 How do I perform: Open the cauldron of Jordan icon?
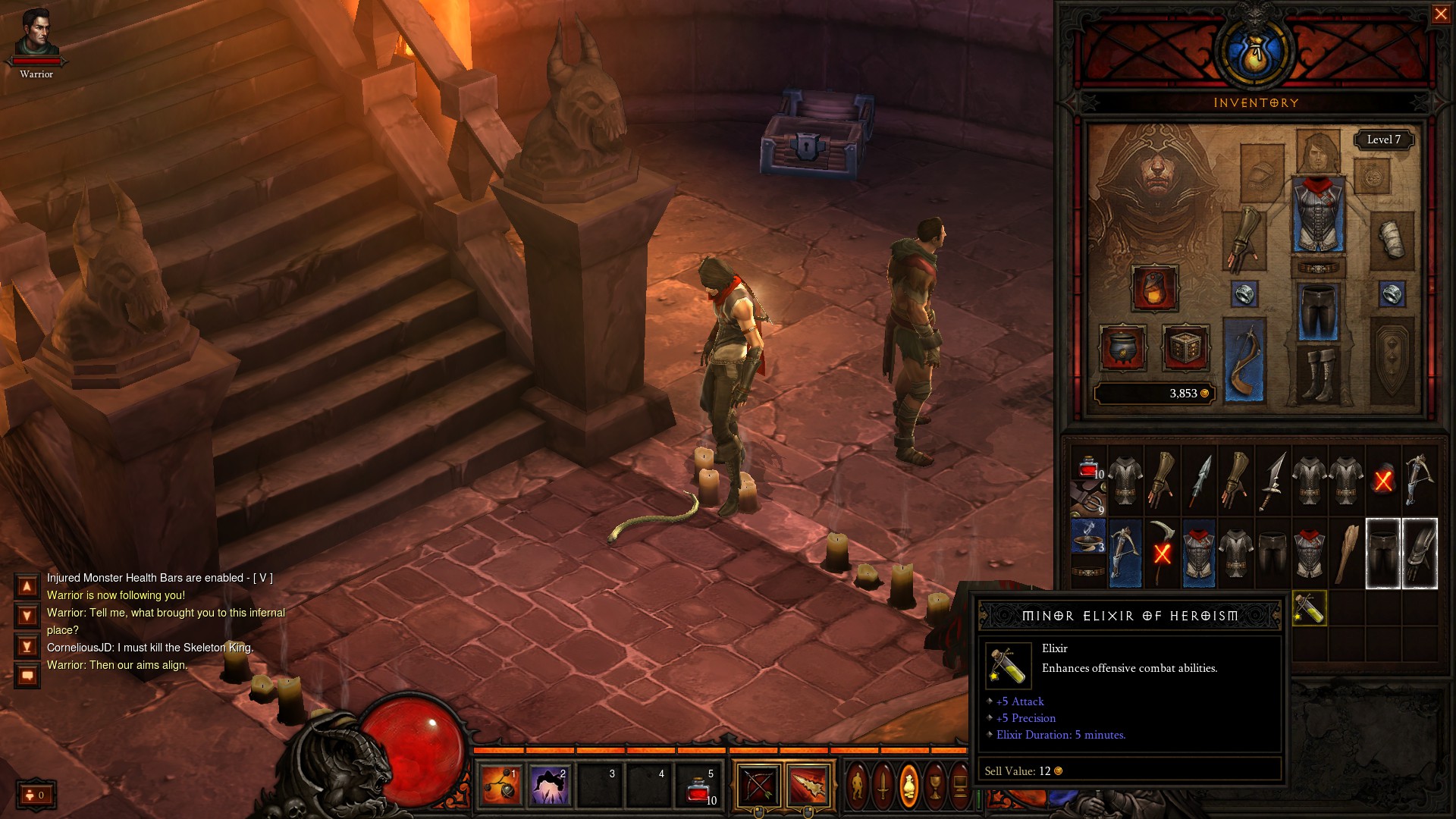[1123, 348]
